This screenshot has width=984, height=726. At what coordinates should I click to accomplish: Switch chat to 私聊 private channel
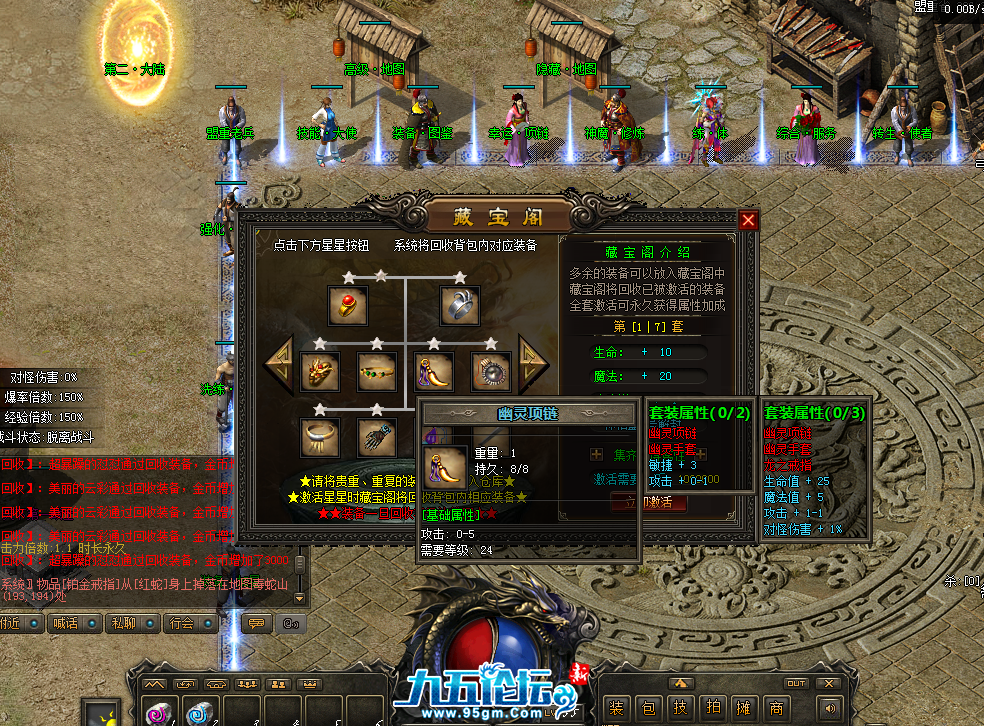click(124, 623)
